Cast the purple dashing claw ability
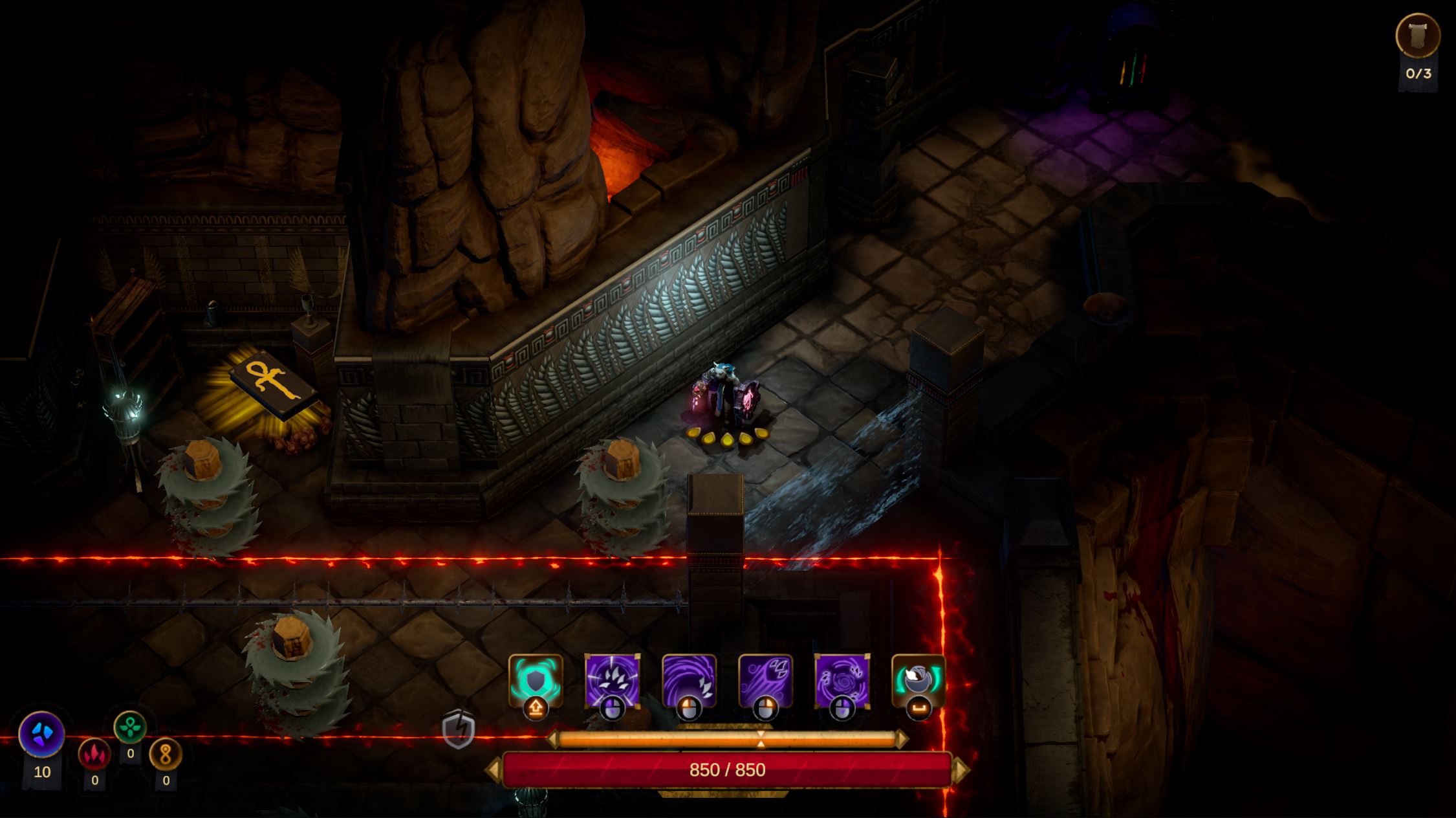The width and height of the screenshot is (1456, 818). pyautogui.click(x=765, y=681)
